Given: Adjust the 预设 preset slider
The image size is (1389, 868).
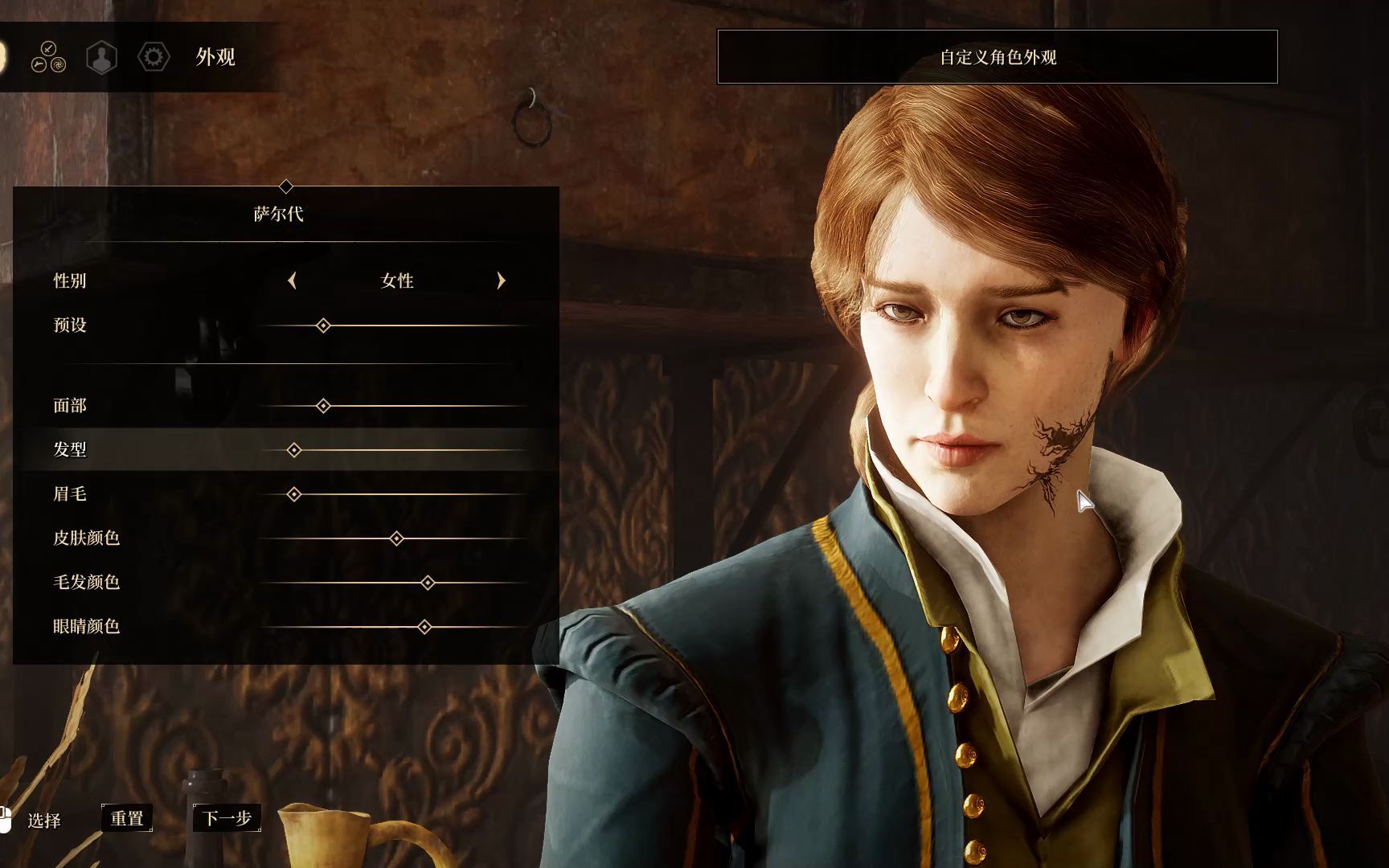Looking at the screenshot, I should 323,325.
